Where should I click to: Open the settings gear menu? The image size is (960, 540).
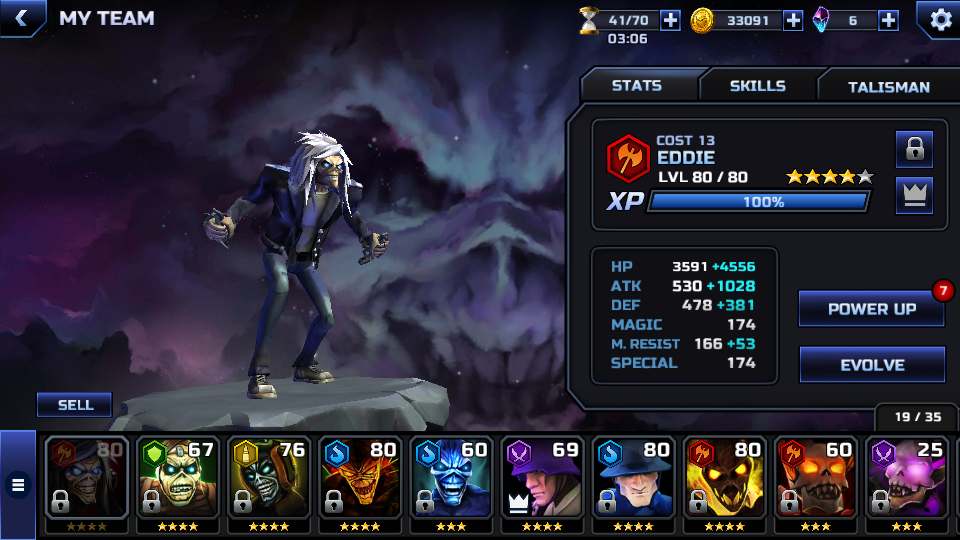point(940,19)
